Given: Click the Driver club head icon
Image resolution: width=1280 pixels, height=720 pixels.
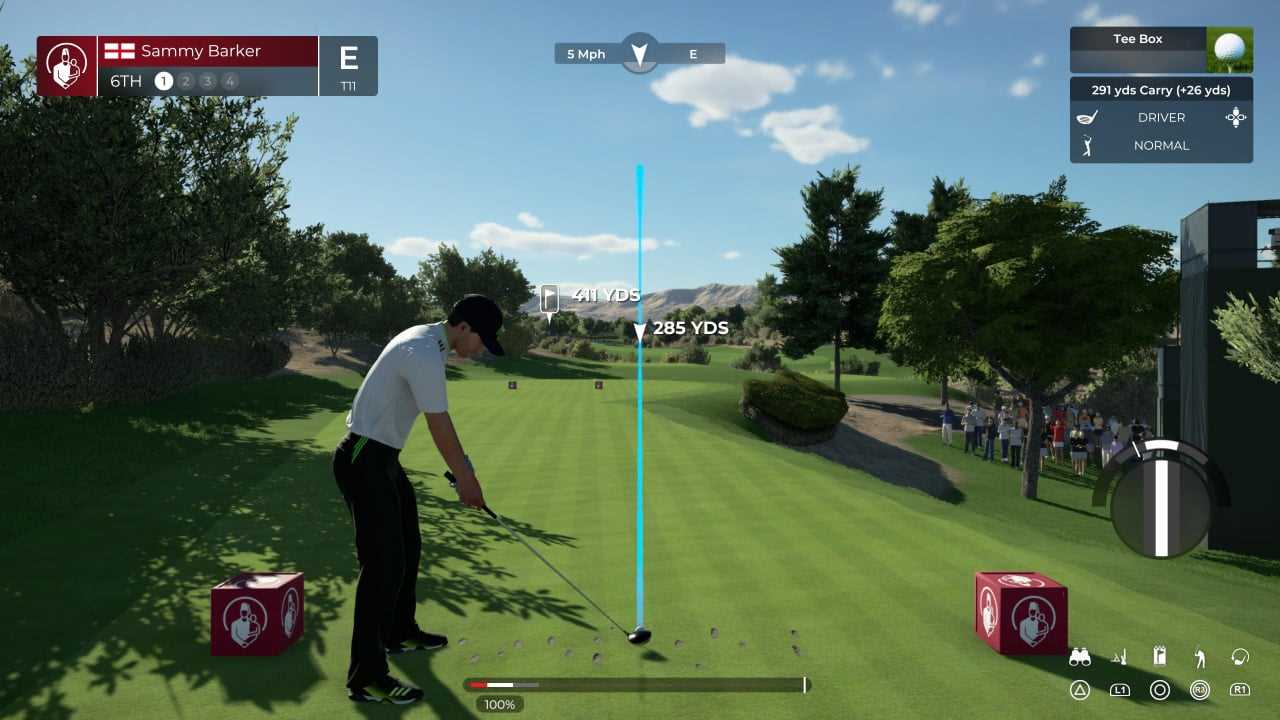Looking at the screenshot, I should coord(1086,117).
